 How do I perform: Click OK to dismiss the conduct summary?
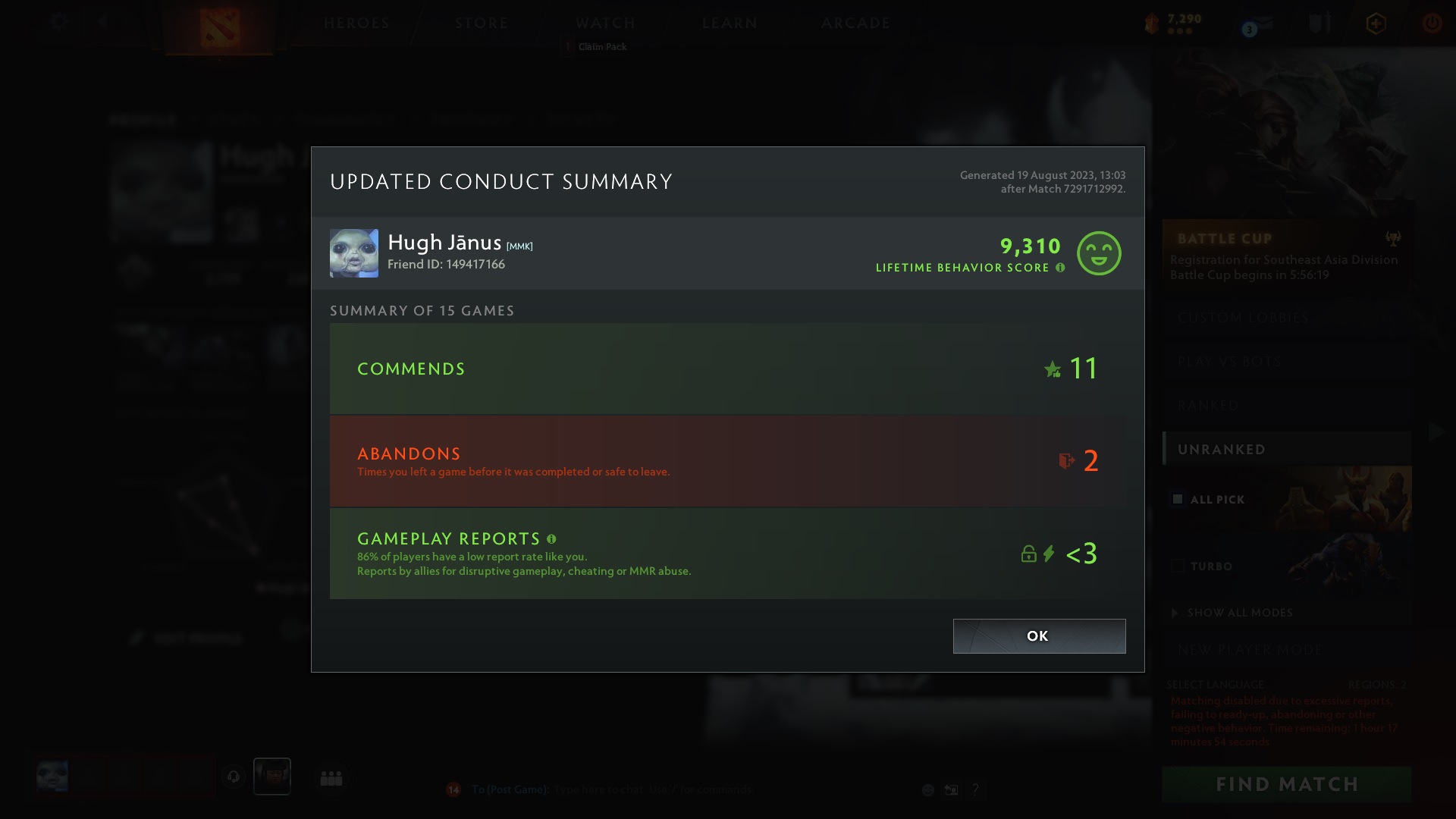pos(1038,636)
